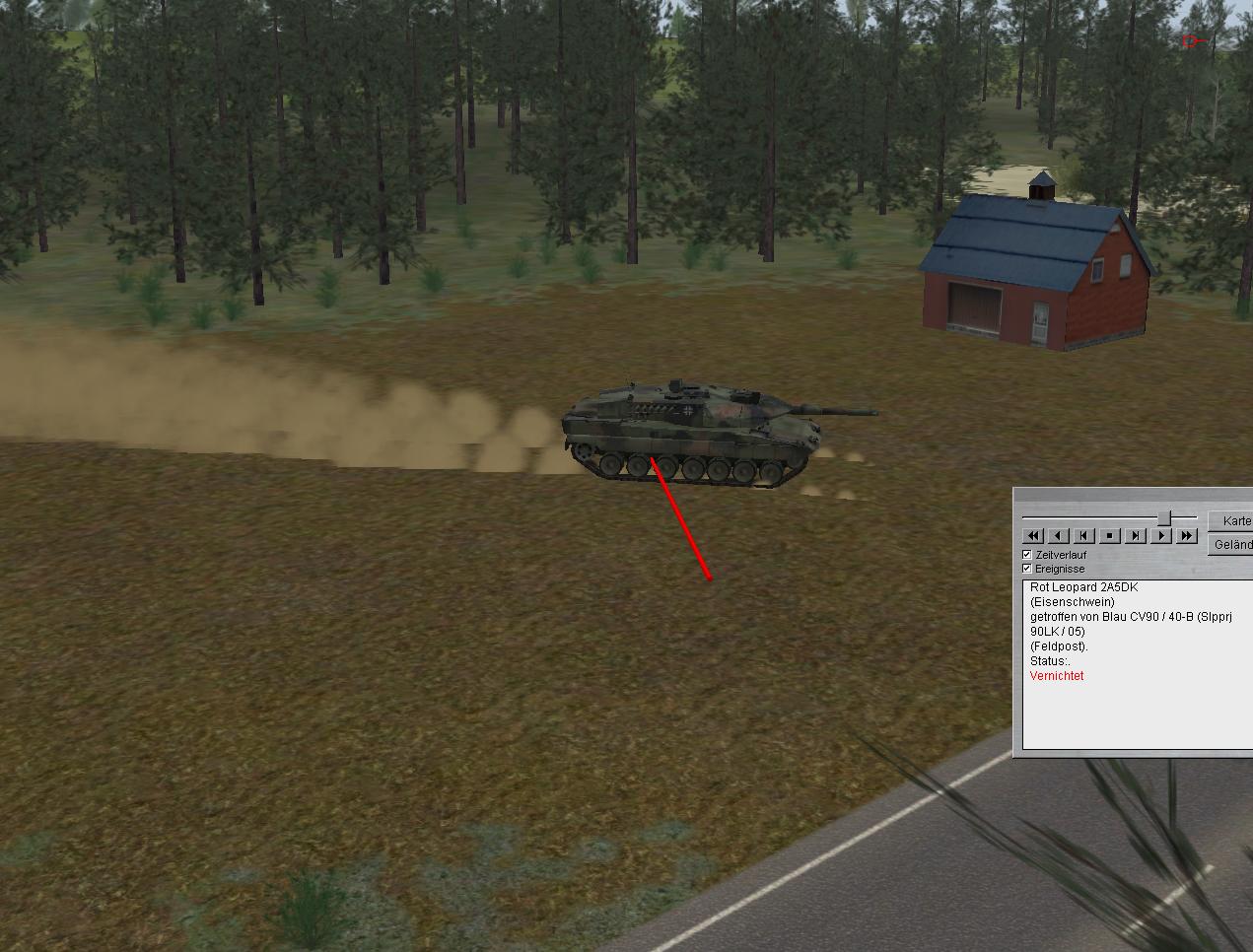This screenshot has height=952, width=1253.
Task: Stop the replay playback
Action: (1109, 535)
